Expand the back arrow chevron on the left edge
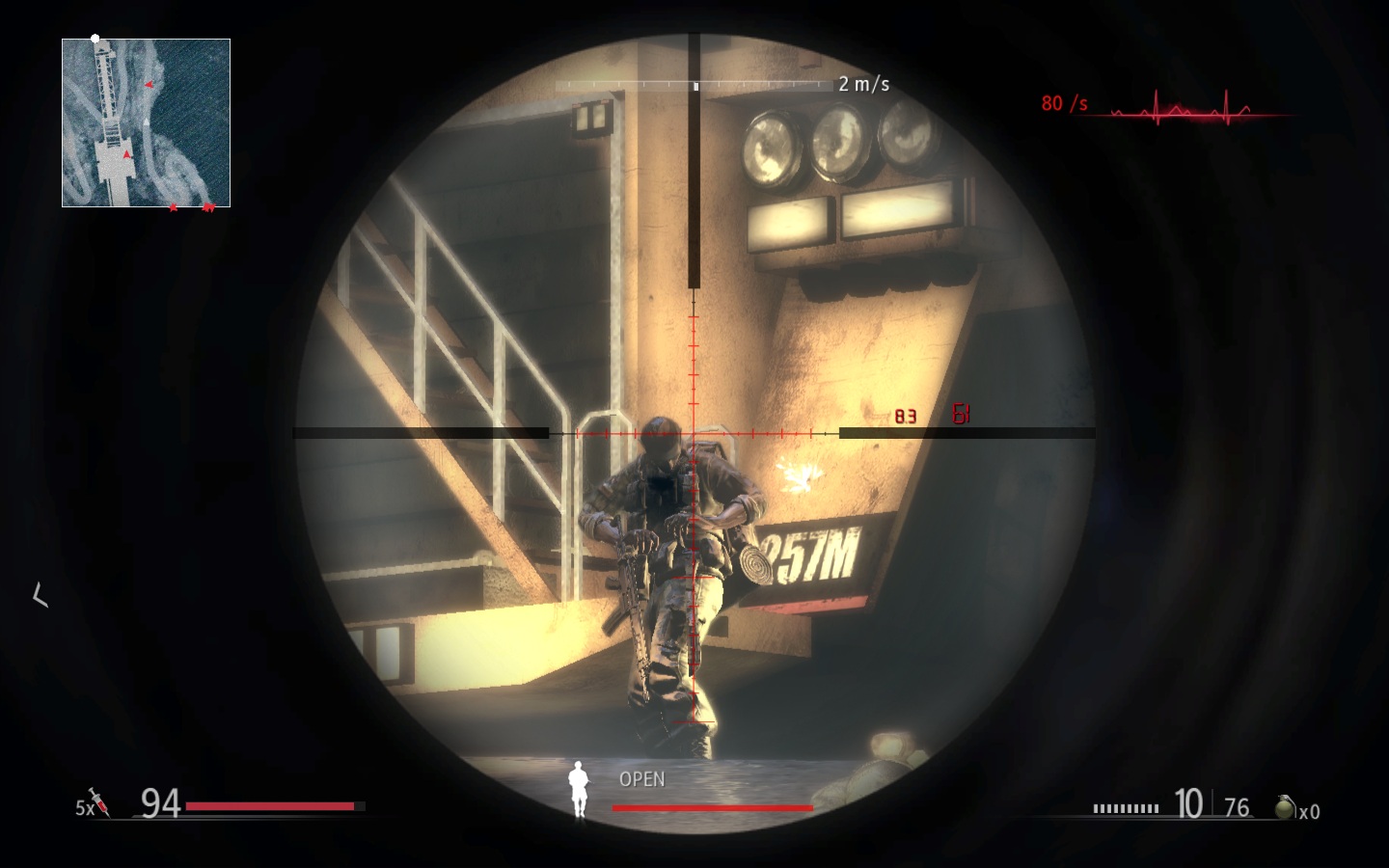Viewport: 1389px width, 868px height. click(41, 596)
